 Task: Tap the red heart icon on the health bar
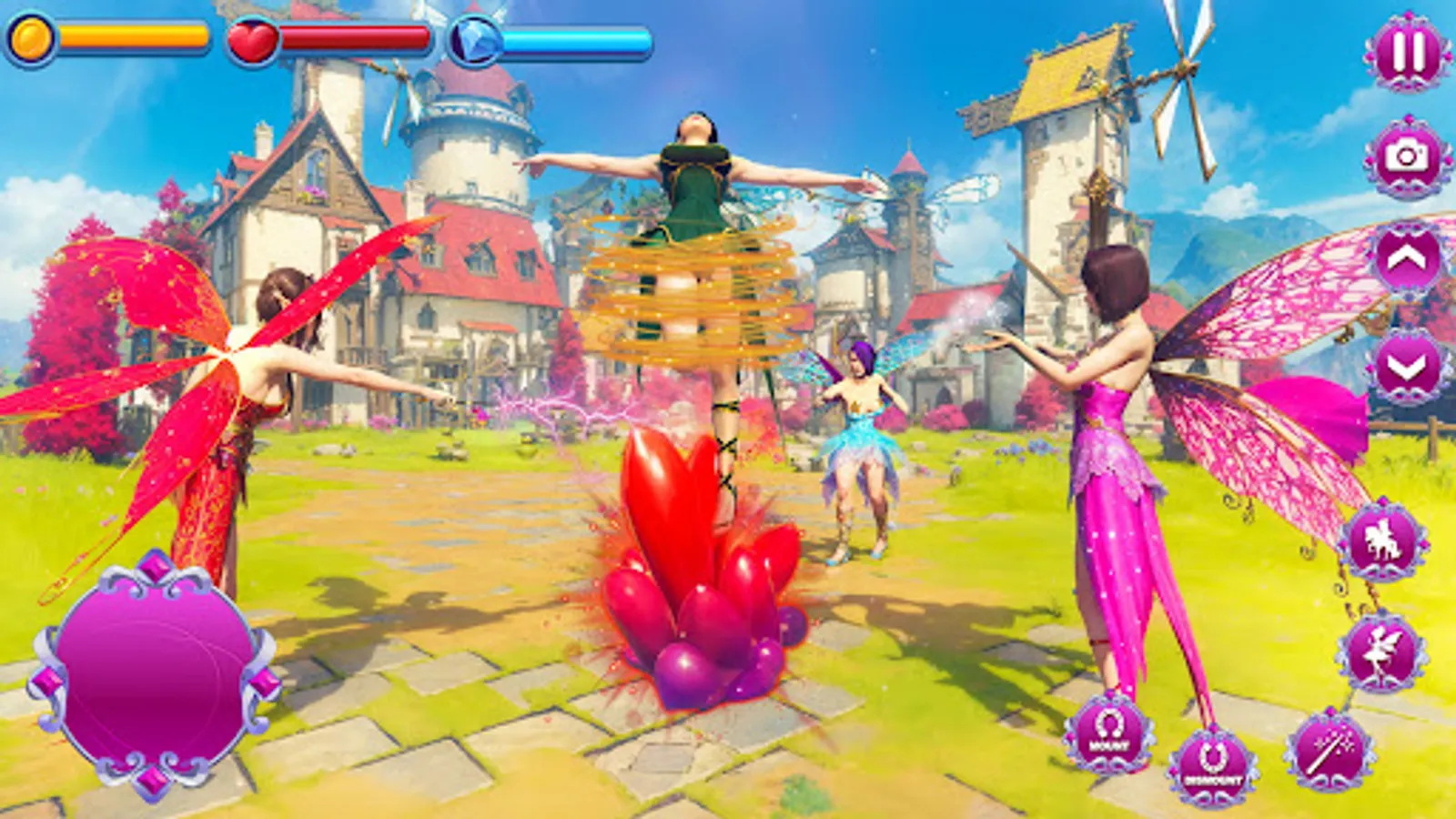click(252, 38)
